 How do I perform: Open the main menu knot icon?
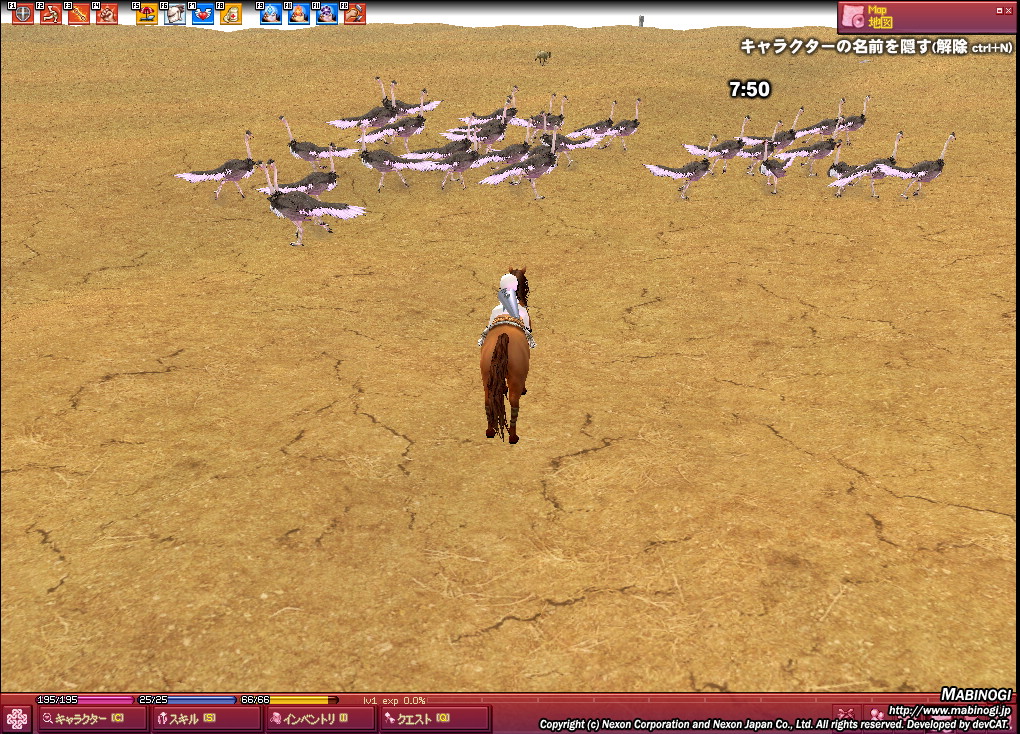click(x=17, y=719)
